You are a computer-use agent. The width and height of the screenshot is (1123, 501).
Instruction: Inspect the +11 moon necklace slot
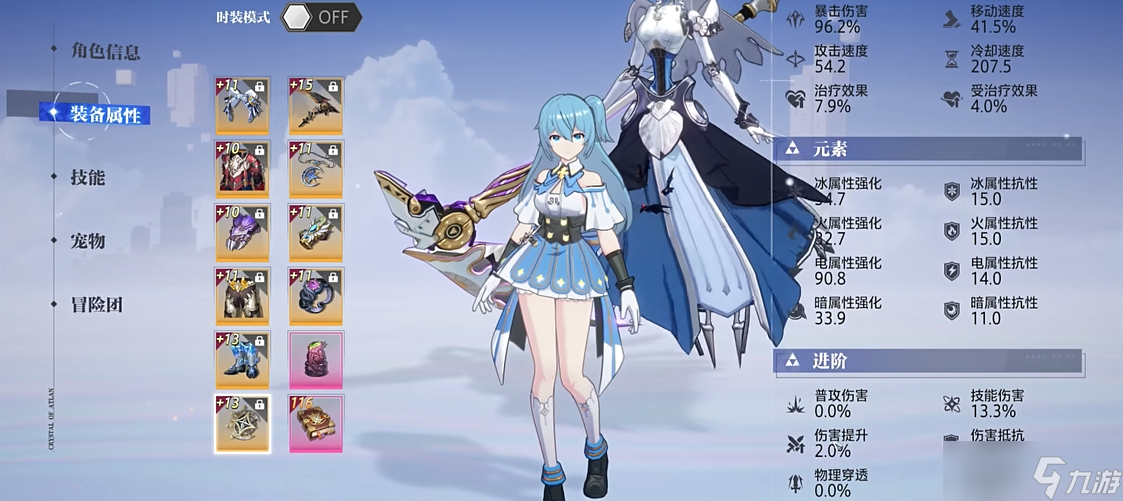316,169
